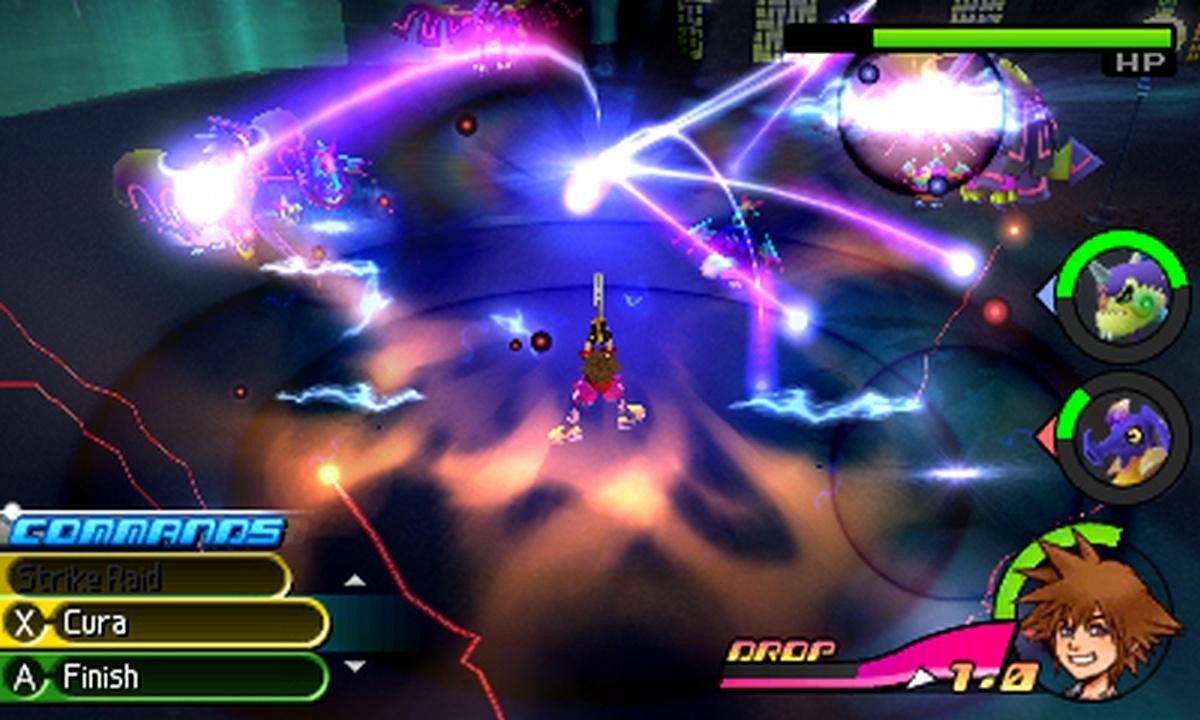Click the command deck down arrow
This screenshot has height=720, width=1200.
click(x=355, y=666)
